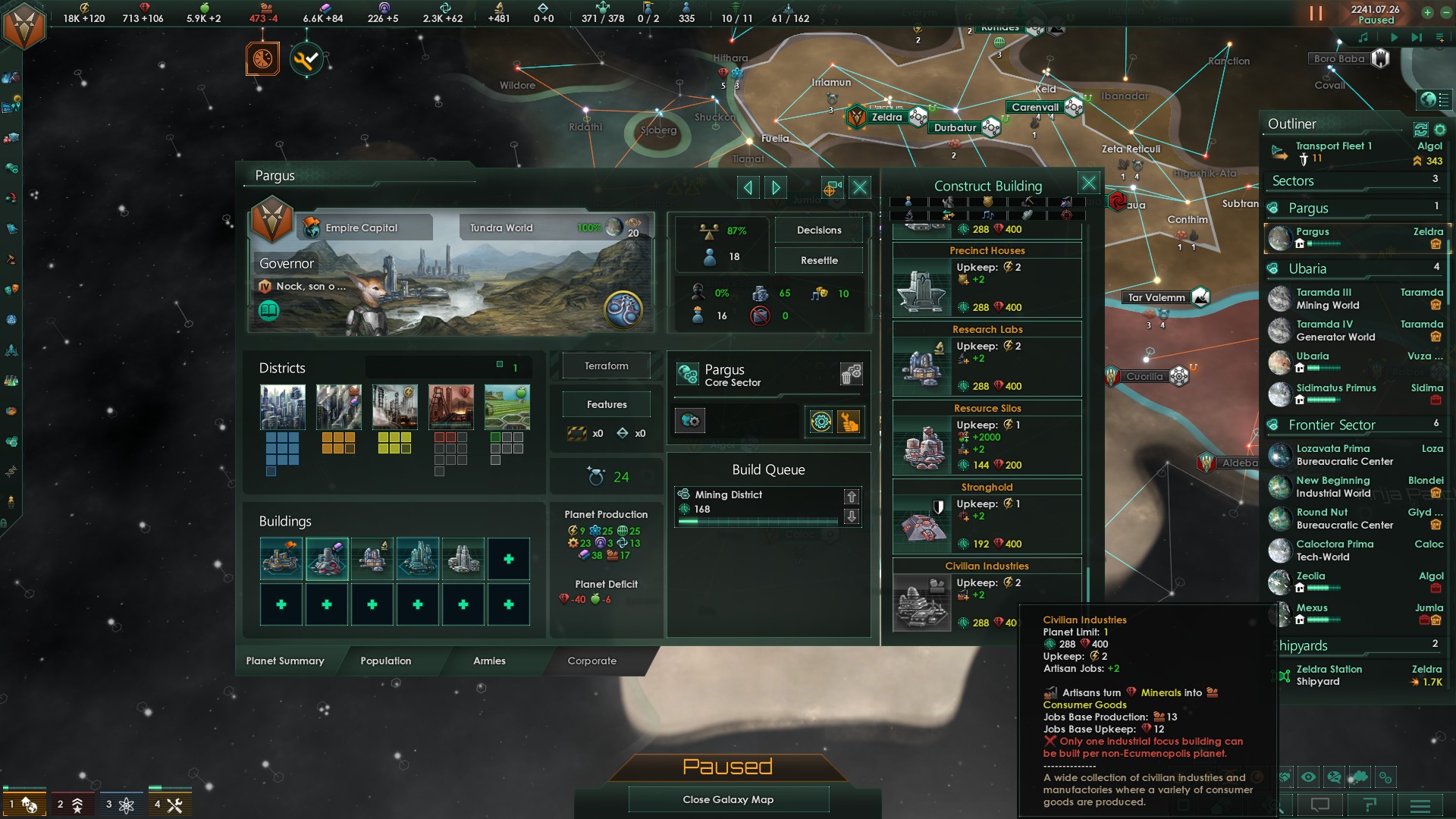
Task: Open the planet Decisions menu
Action: pyautogui.click(x=818, y=231)
